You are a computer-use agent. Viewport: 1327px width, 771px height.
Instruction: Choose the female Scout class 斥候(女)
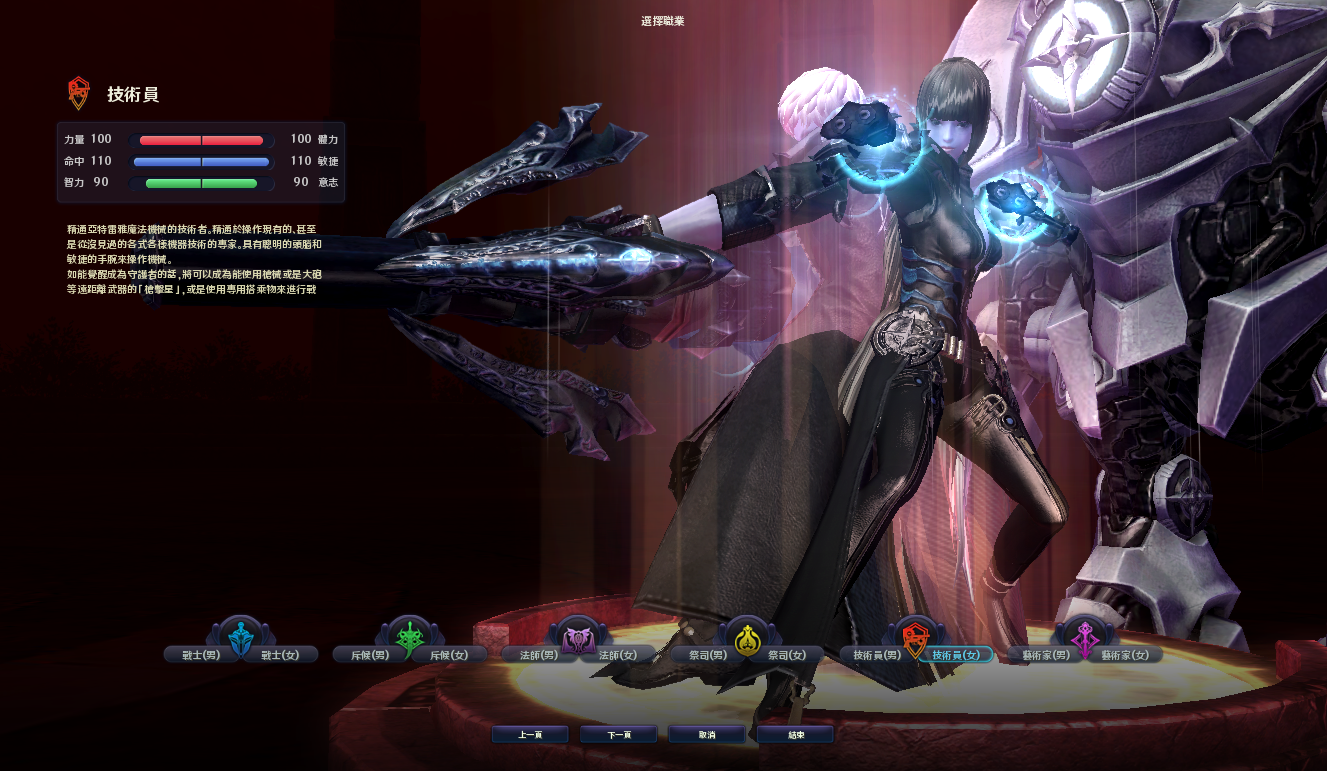pyautogui.click(x=450, y=655)
